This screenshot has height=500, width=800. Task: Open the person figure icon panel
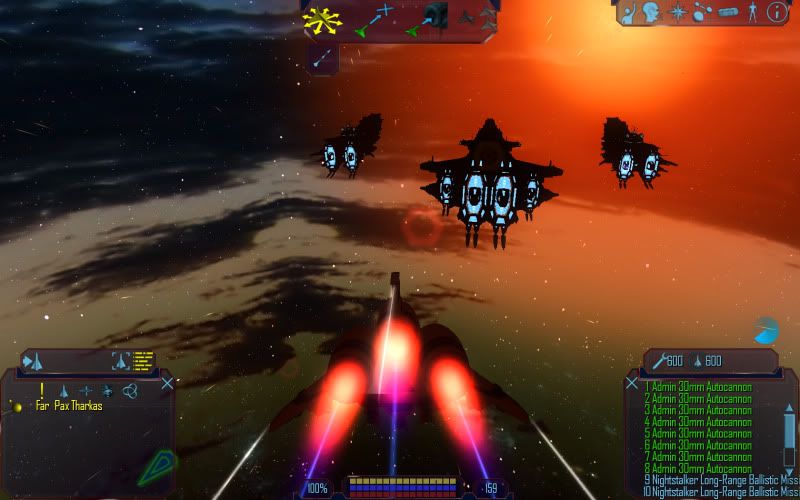(751, 12)
